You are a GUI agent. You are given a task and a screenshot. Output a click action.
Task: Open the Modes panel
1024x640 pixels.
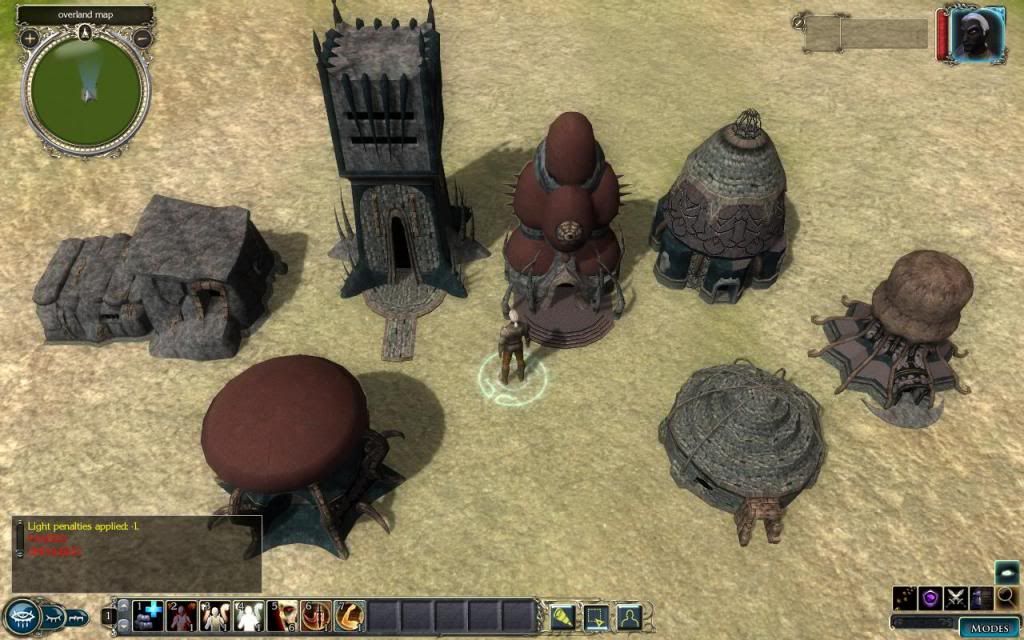click(988, 627)
